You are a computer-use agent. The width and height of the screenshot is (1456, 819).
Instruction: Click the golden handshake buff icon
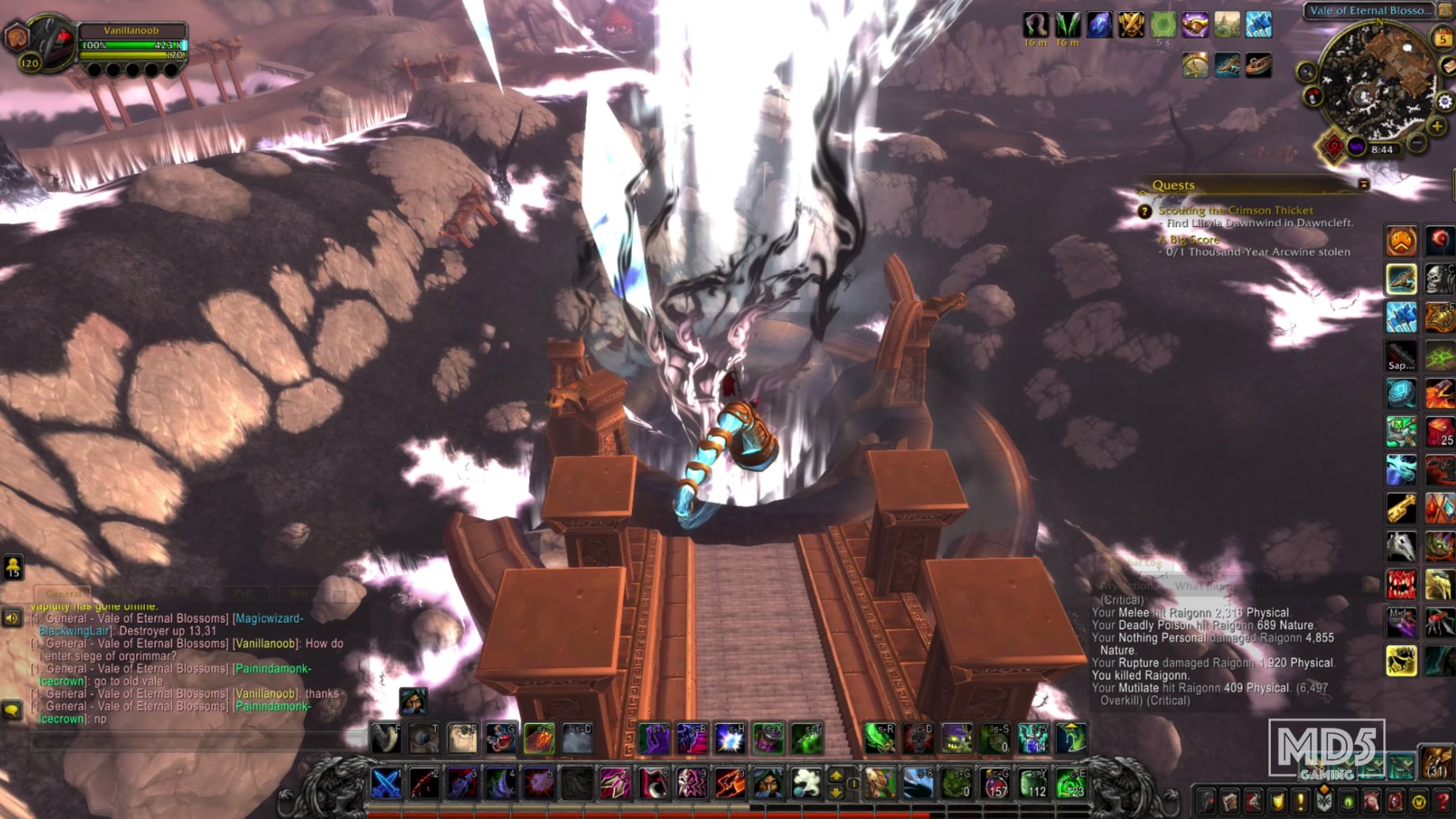1195,25
